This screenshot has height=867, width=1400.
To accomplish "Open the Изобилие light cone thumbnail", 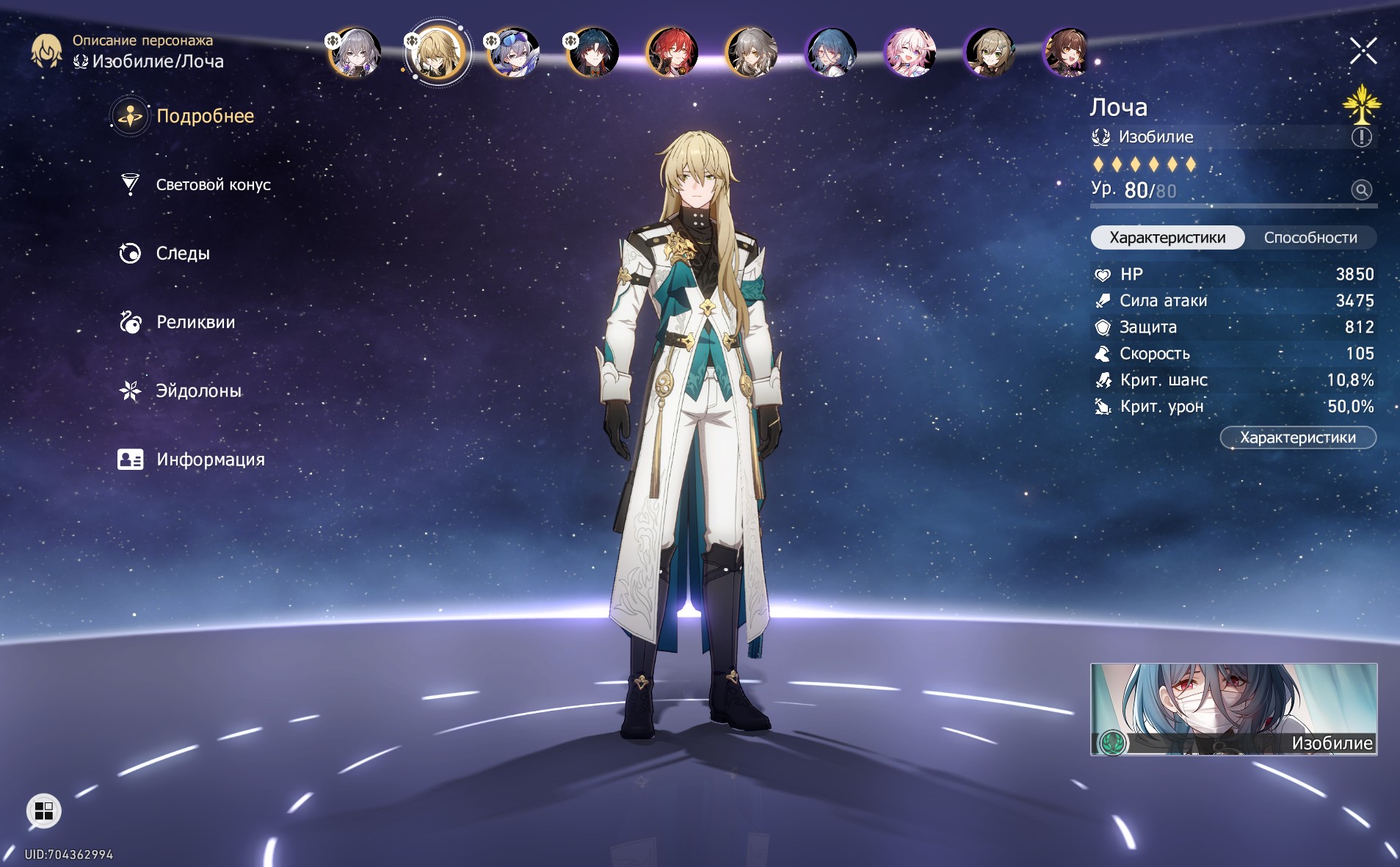I will point(1233,709).
